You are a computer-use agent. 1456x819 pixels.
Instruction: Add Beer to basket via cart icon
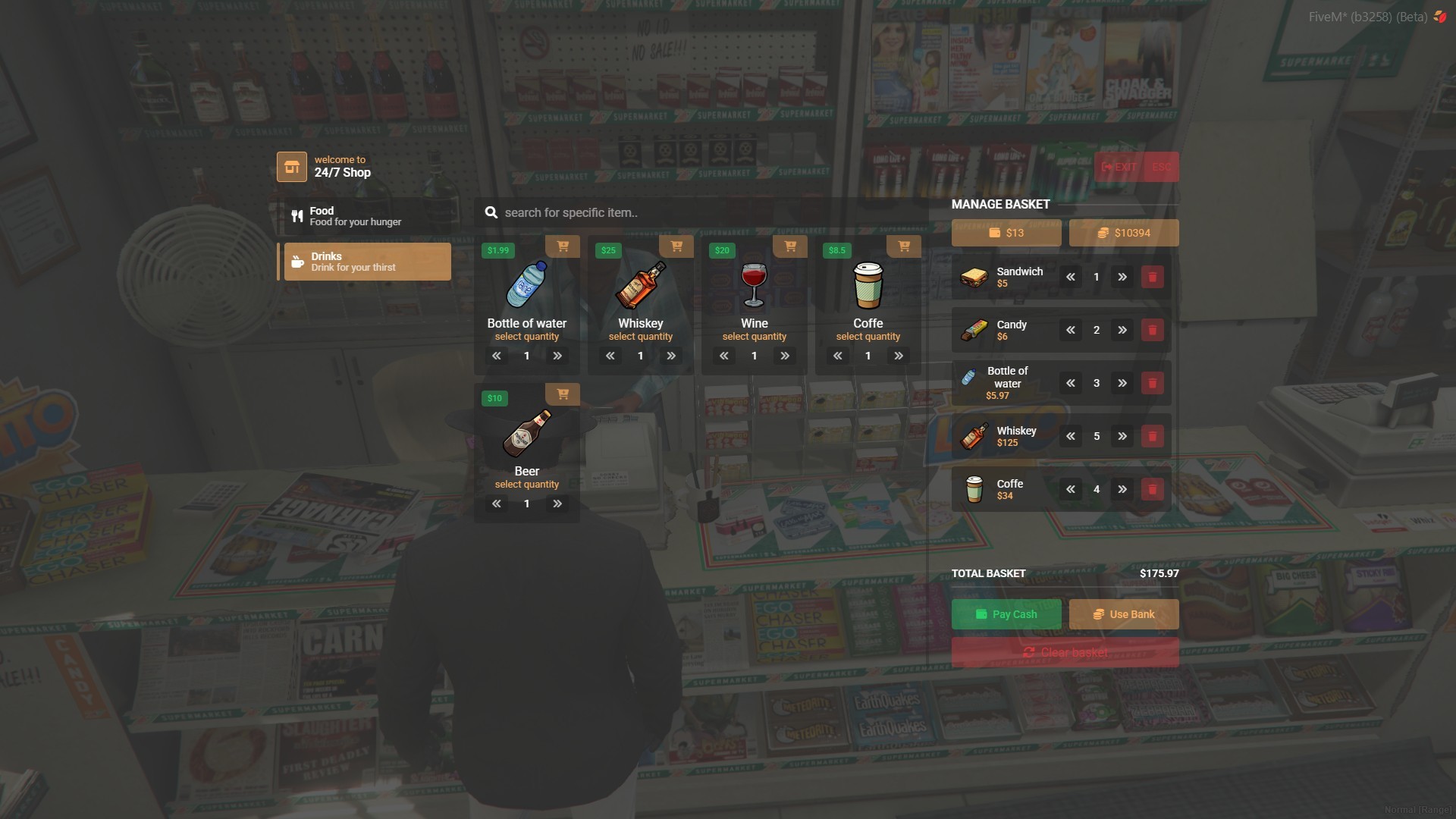click(x=563, y=394)
